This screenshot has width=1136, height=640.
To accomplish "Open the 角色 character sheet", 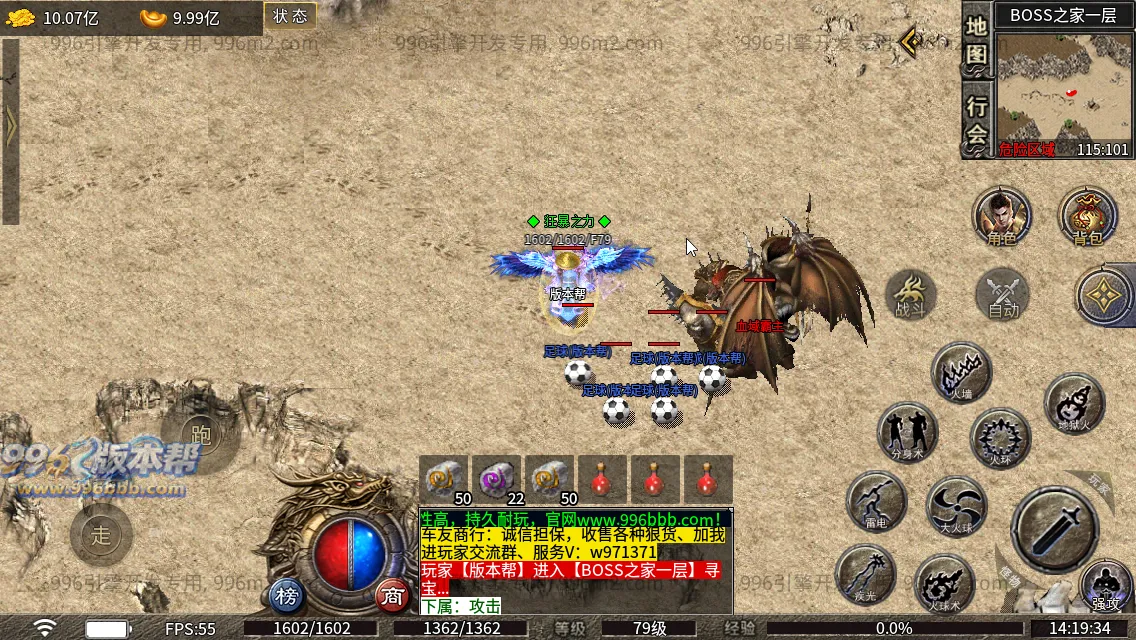I will tap(1002, 216).
